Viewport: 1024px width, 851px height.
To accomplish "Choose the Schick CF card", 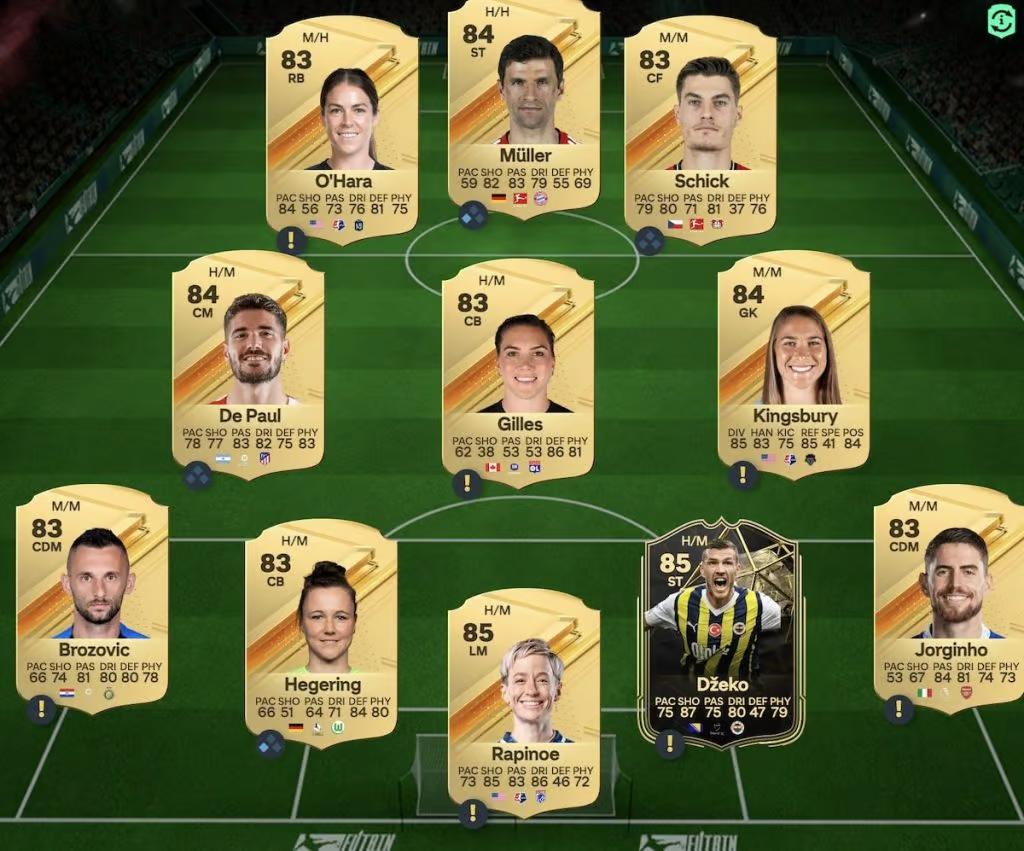I will (700, 130).
